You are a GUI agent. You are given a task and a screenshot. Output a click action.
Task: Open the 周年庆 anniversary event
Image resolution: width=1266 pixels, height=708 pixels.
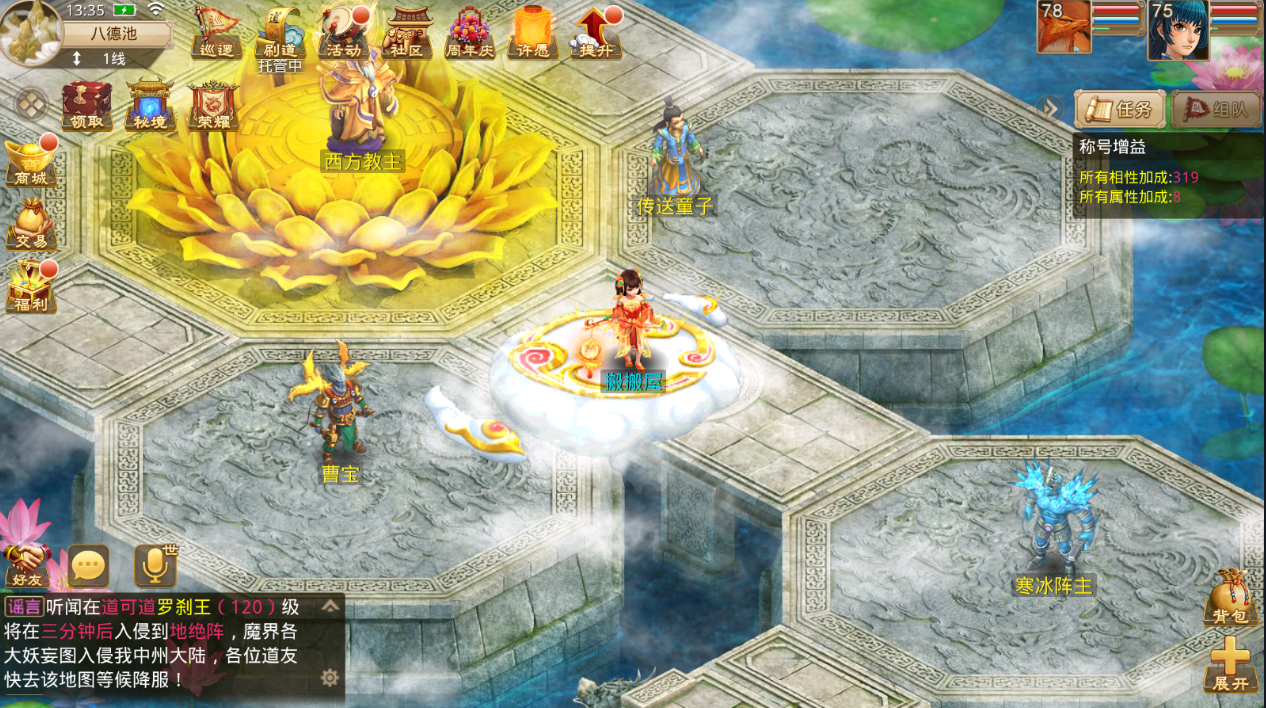[x=468, y=33]
